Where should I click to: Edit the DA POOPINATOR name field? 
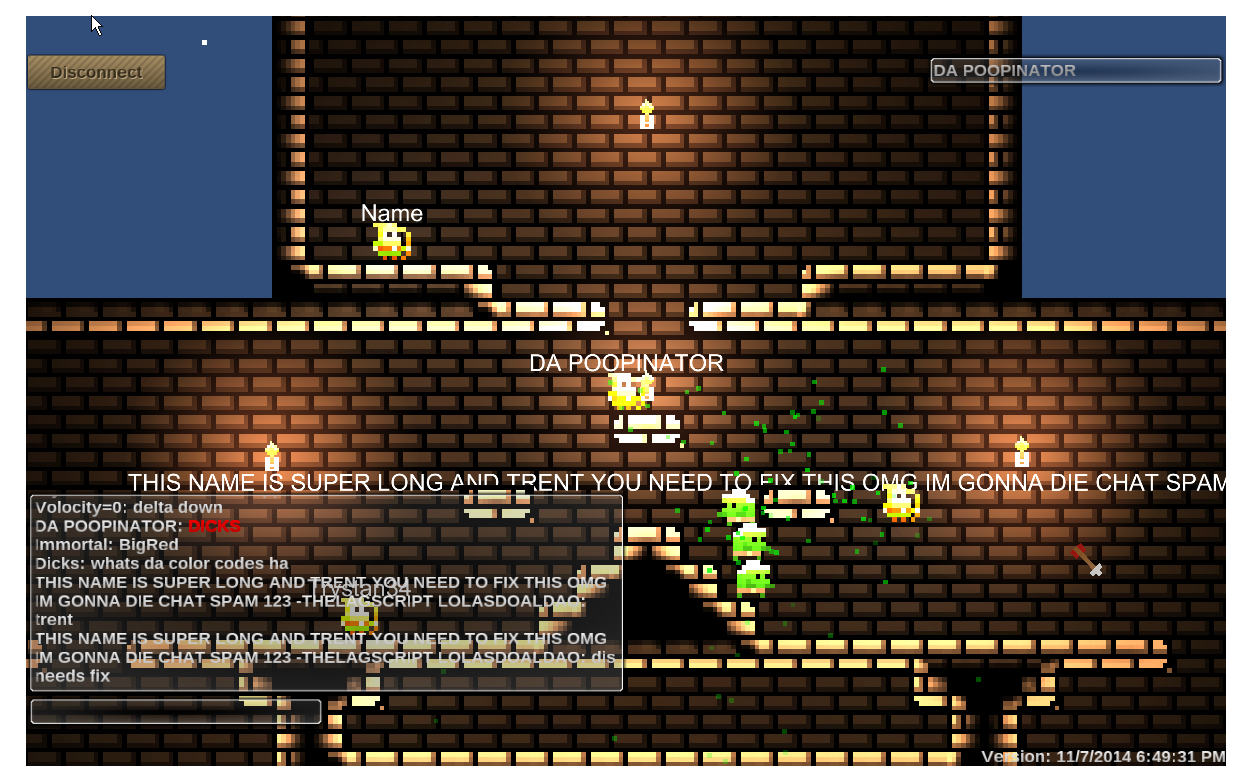tap(1075, 71)
